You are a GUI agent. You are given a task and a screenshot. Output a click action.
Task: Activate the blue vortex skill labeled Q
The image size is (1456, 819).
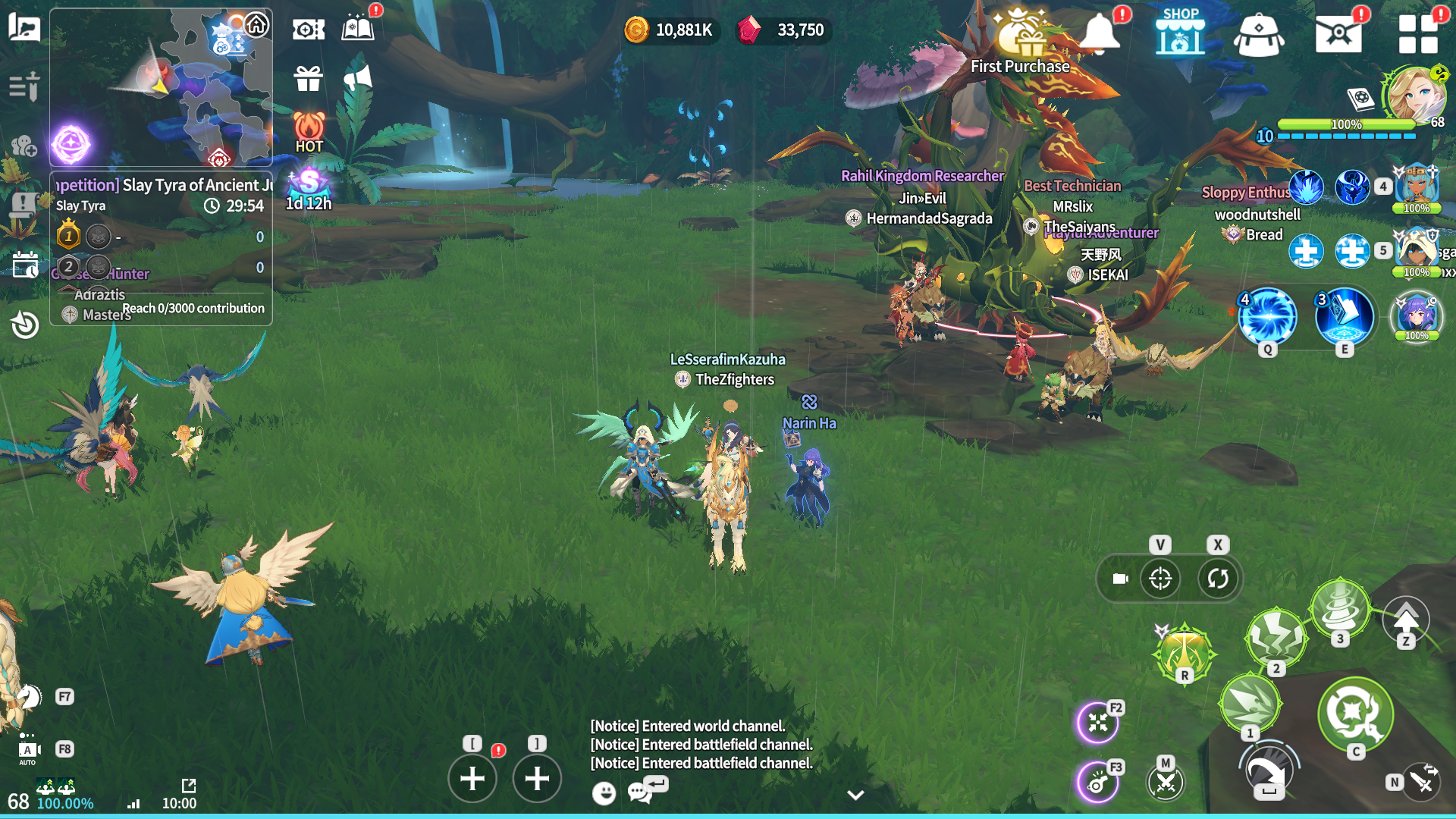1267,316
